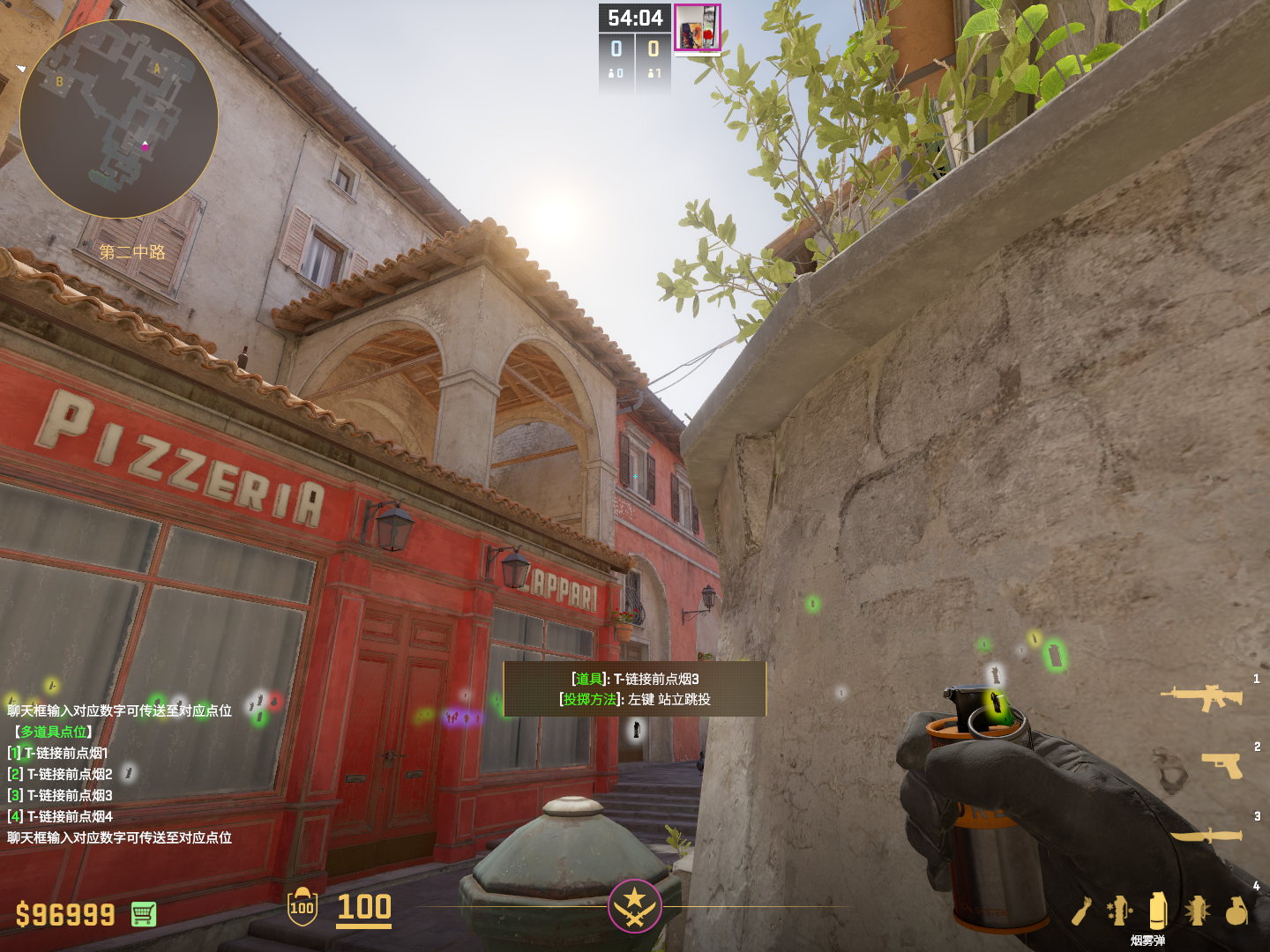Select the molotov cocktail grenade icon
The width and height of the screenshot is (1270, 952).
coord(1082,911)
